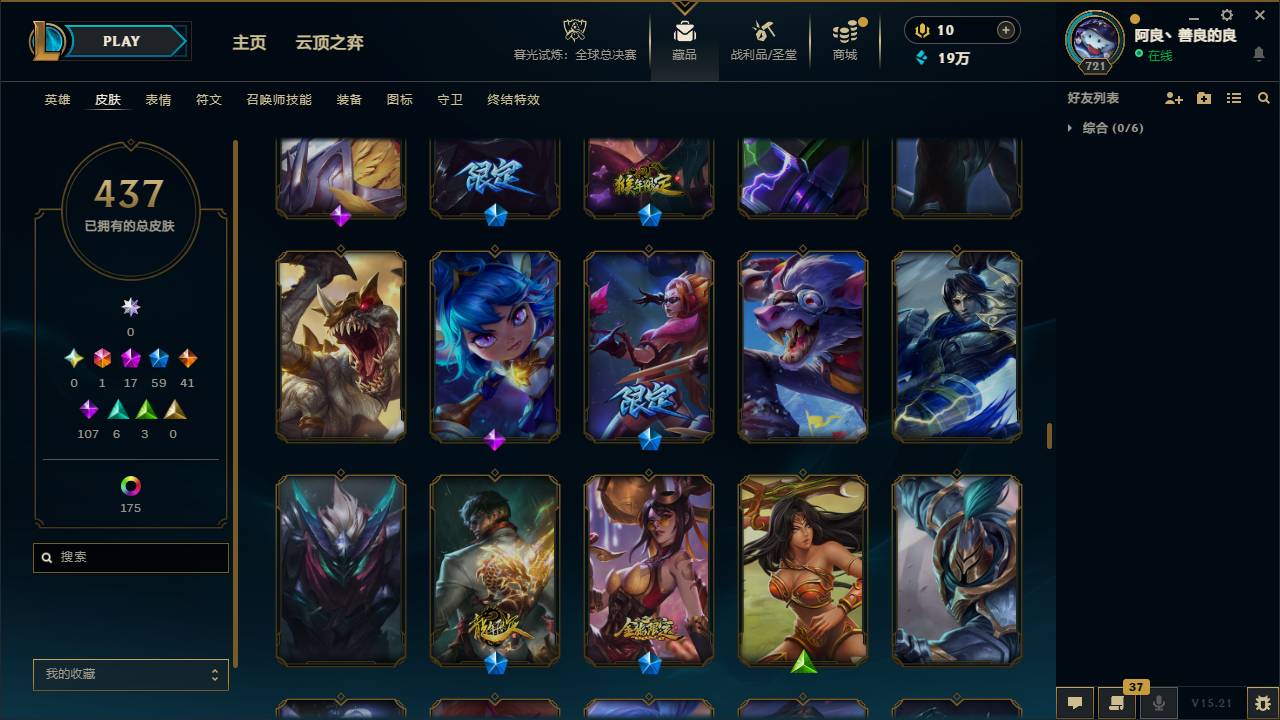Screen dimensions: 1280x720
Task: Open the friend list search icon
Action: 1263,97
